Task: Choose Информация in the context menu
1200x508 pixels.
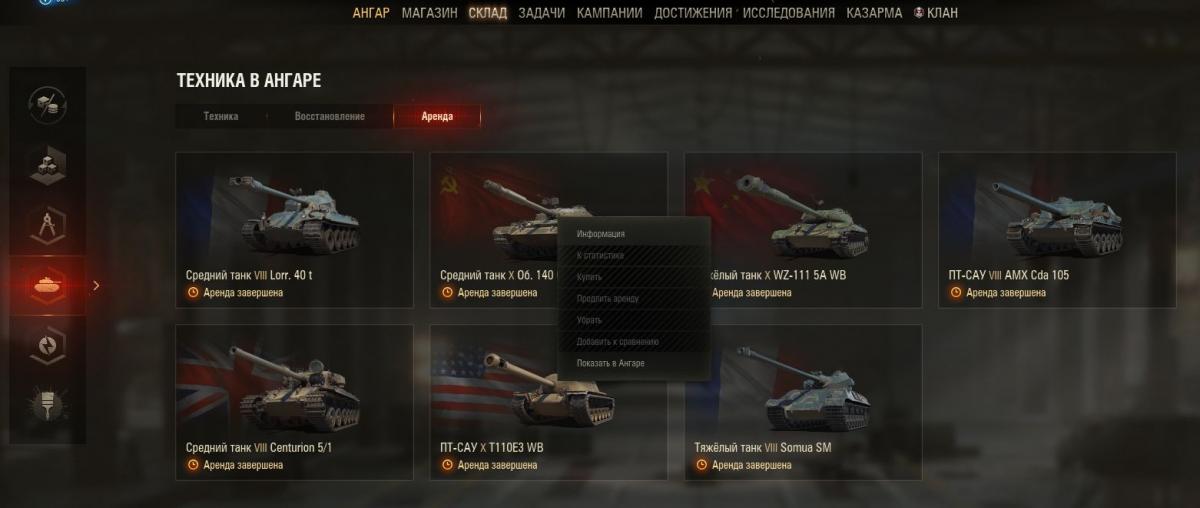Action: pyautogui.click(x=601, y=234)
